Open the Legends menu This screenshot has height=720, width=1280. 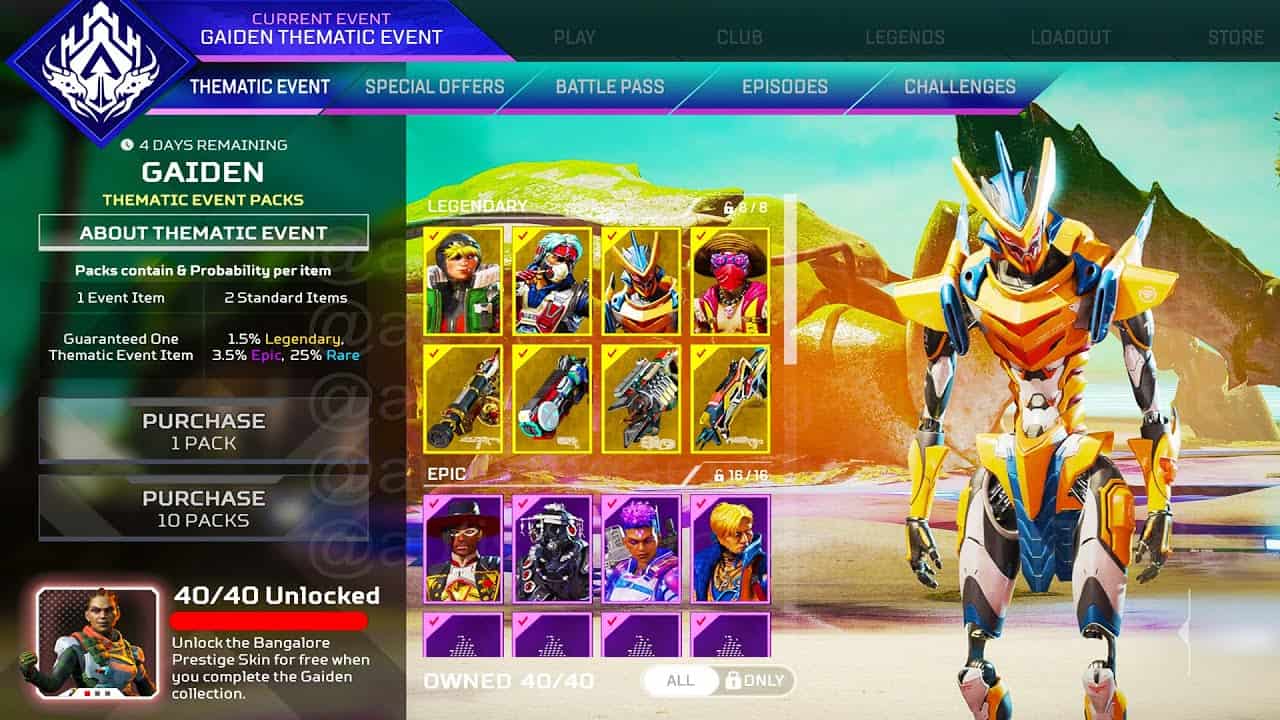coord(904,37)
